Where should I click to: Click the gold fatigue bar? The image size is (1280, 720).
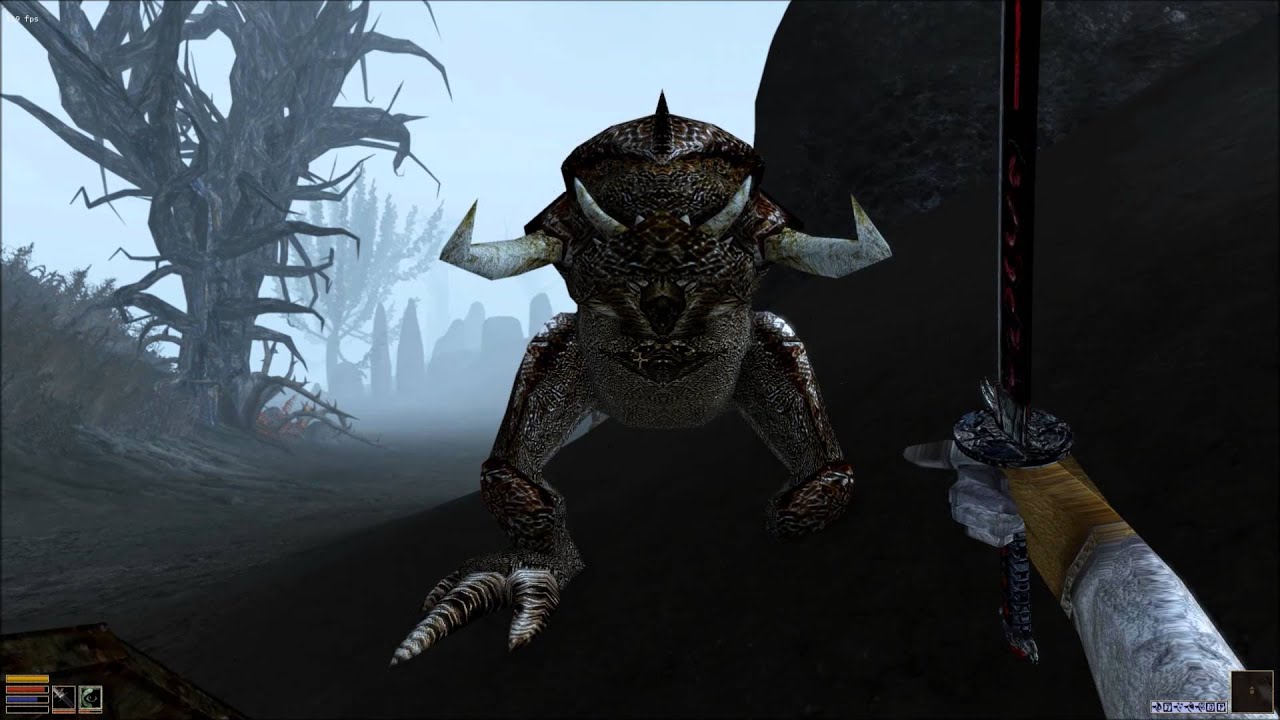point(27,679)
